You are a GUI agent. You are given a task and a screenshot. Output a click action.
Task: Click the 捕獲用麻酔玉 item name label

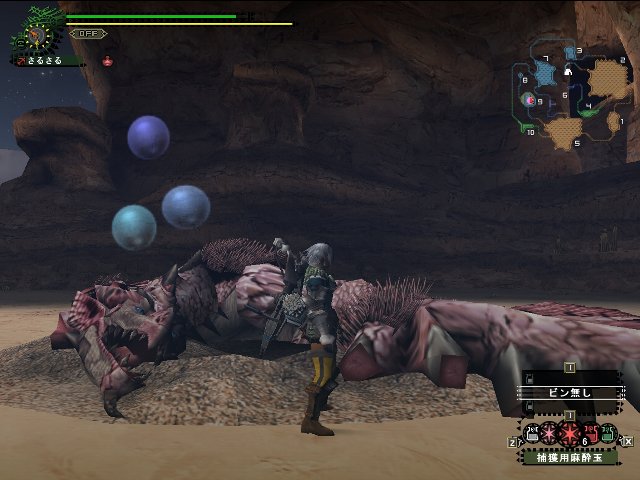(x=568, y=456)
